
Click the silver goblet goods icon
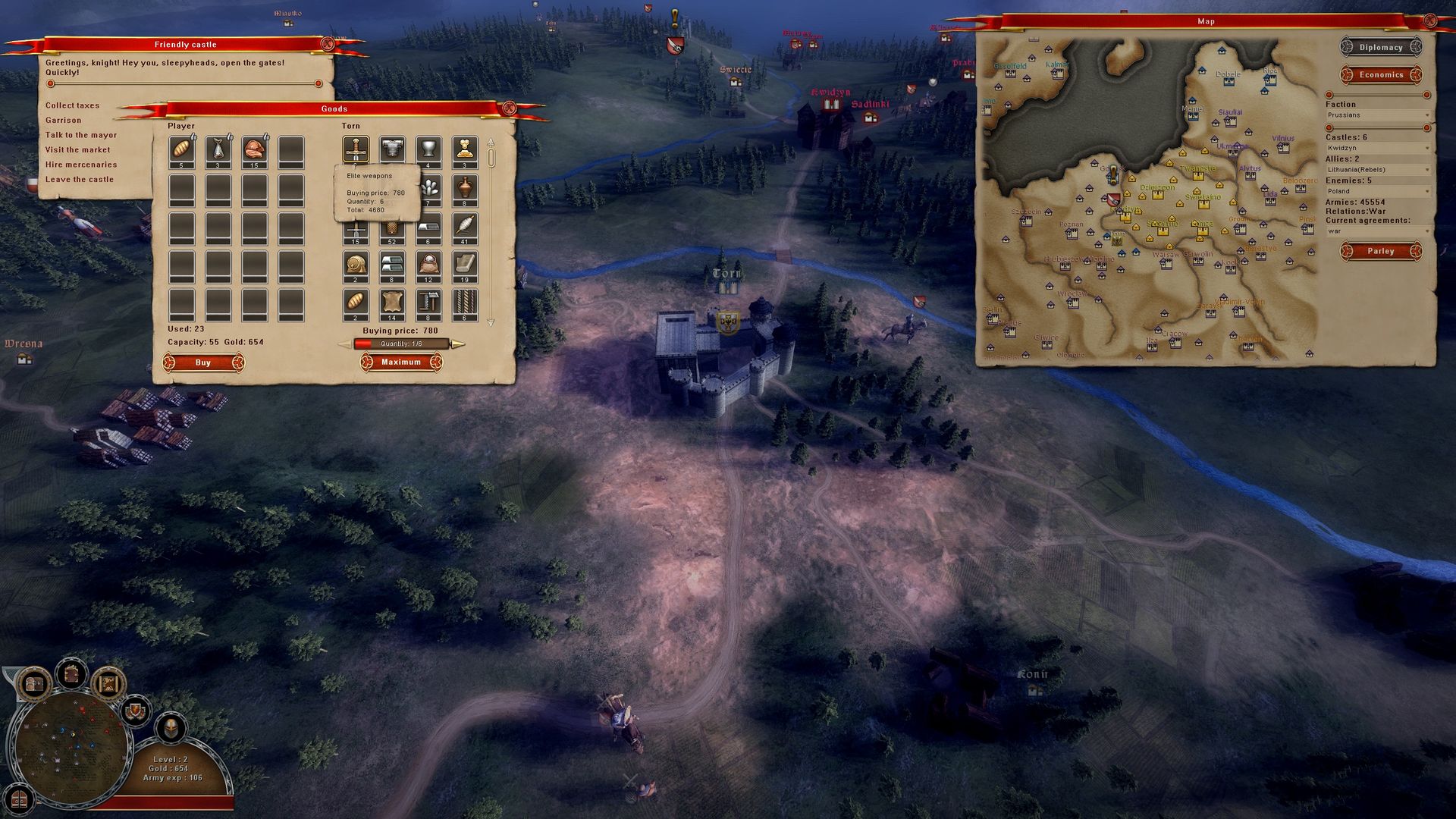coord(427,148)
